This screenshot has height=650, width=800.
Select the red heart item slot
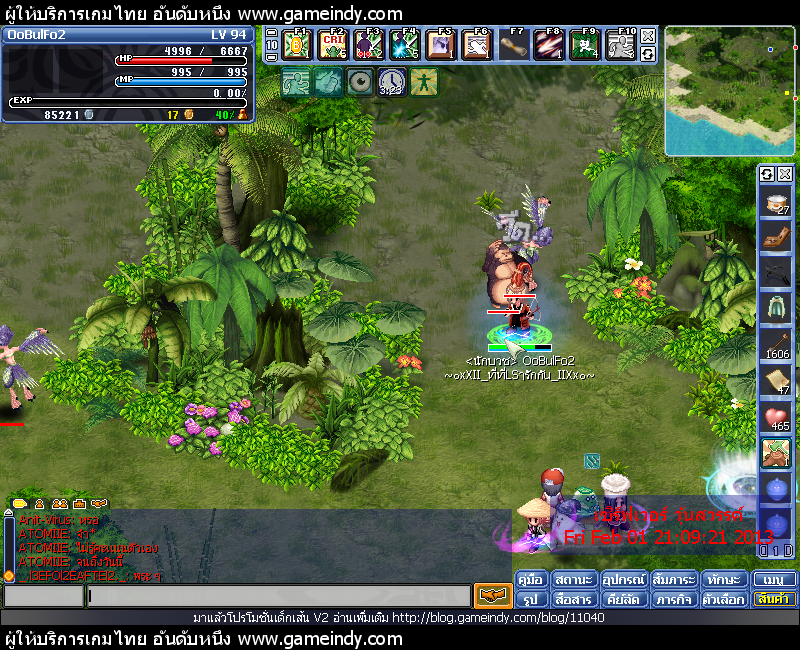(x=776, y=418)
